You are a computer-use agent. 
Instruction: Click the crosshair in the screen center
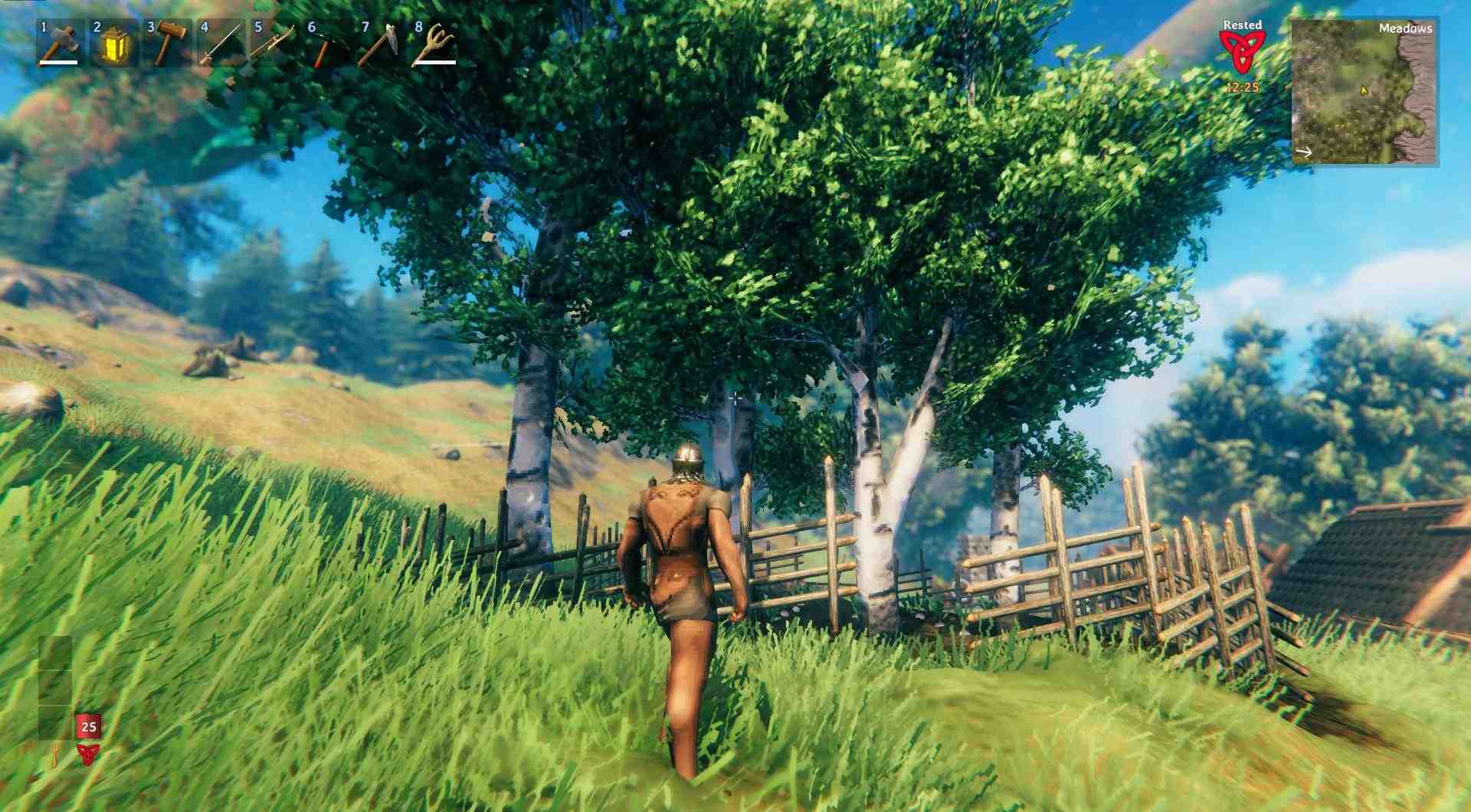click(735, 396)
